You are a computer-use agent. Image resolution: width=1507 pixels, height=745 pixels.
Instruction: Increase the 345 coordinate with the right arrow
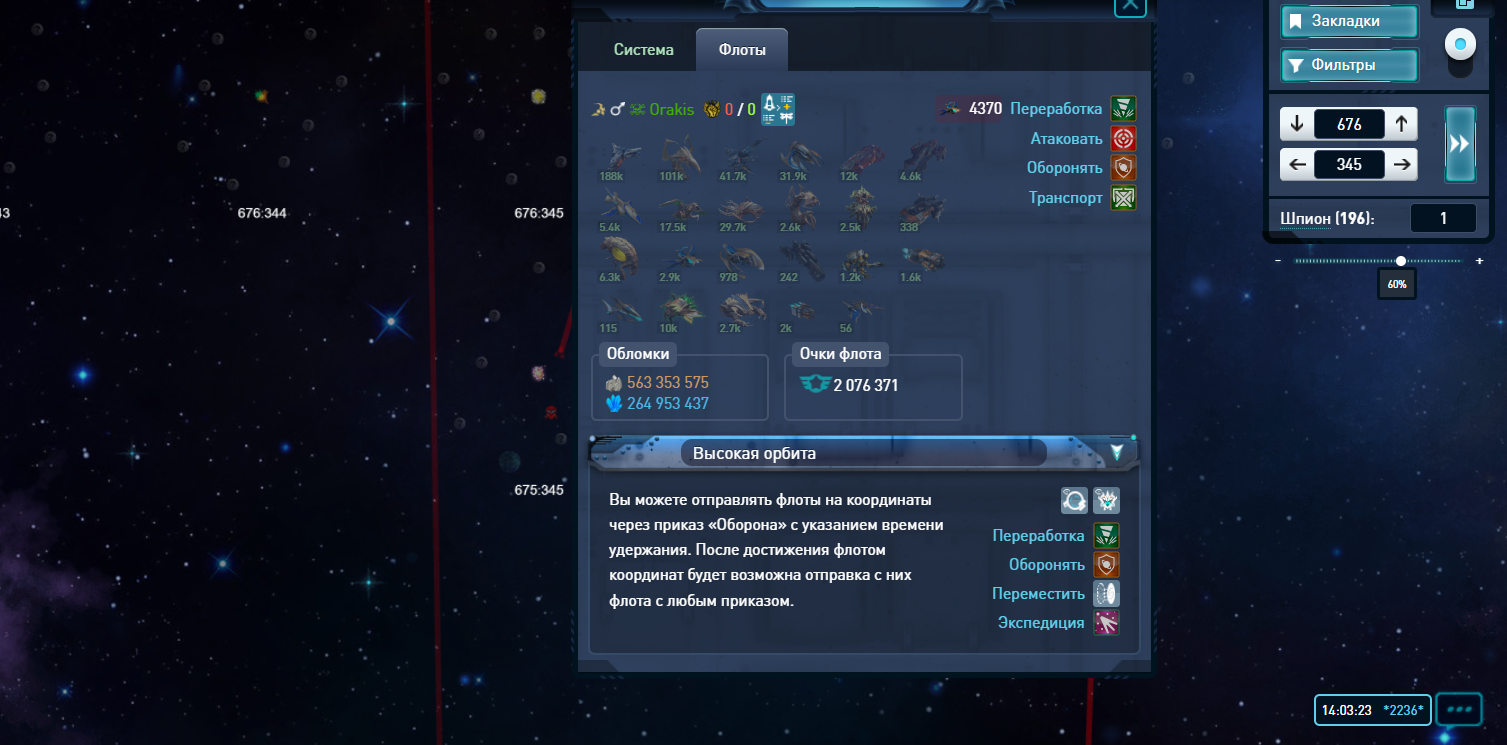pos(1402,165)
